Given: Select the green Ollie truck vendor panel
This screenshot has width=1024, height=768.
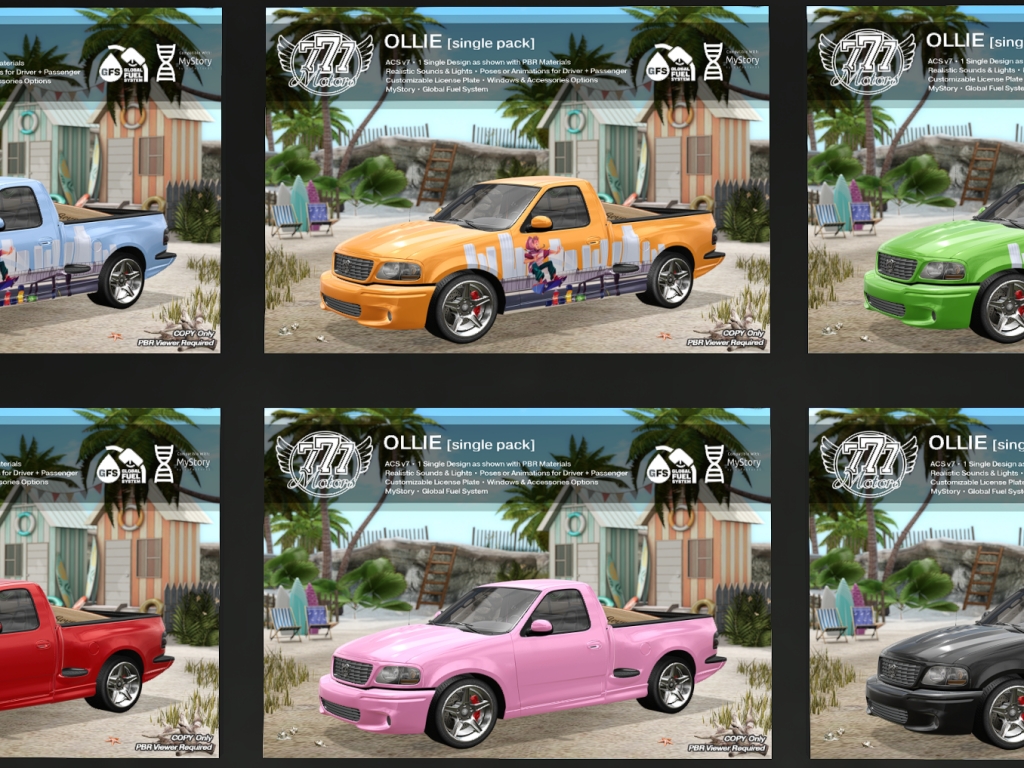Looking at the screenshot, I should (916, 180).
